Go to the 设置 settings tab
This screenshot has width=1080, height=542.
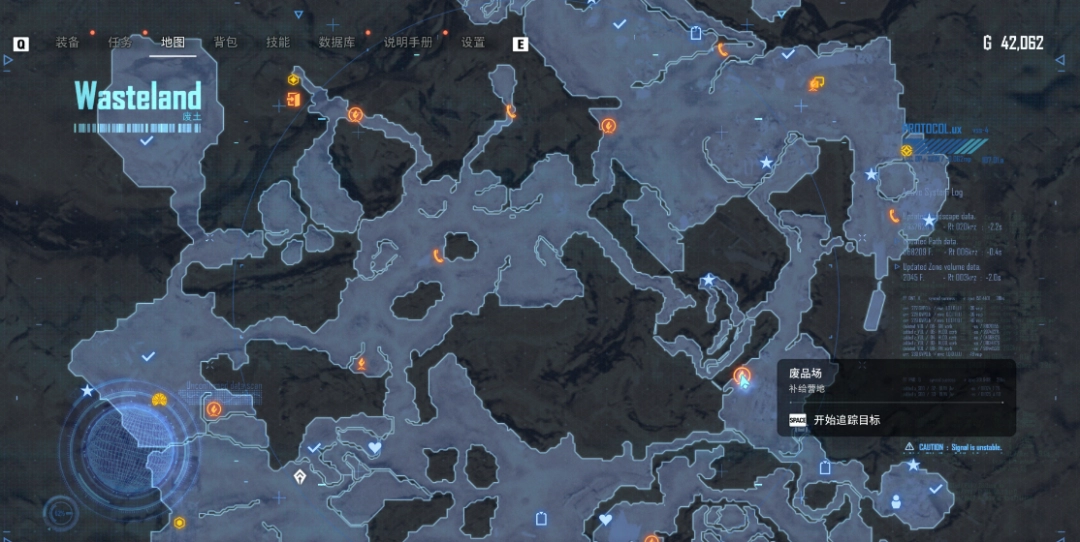473,42
